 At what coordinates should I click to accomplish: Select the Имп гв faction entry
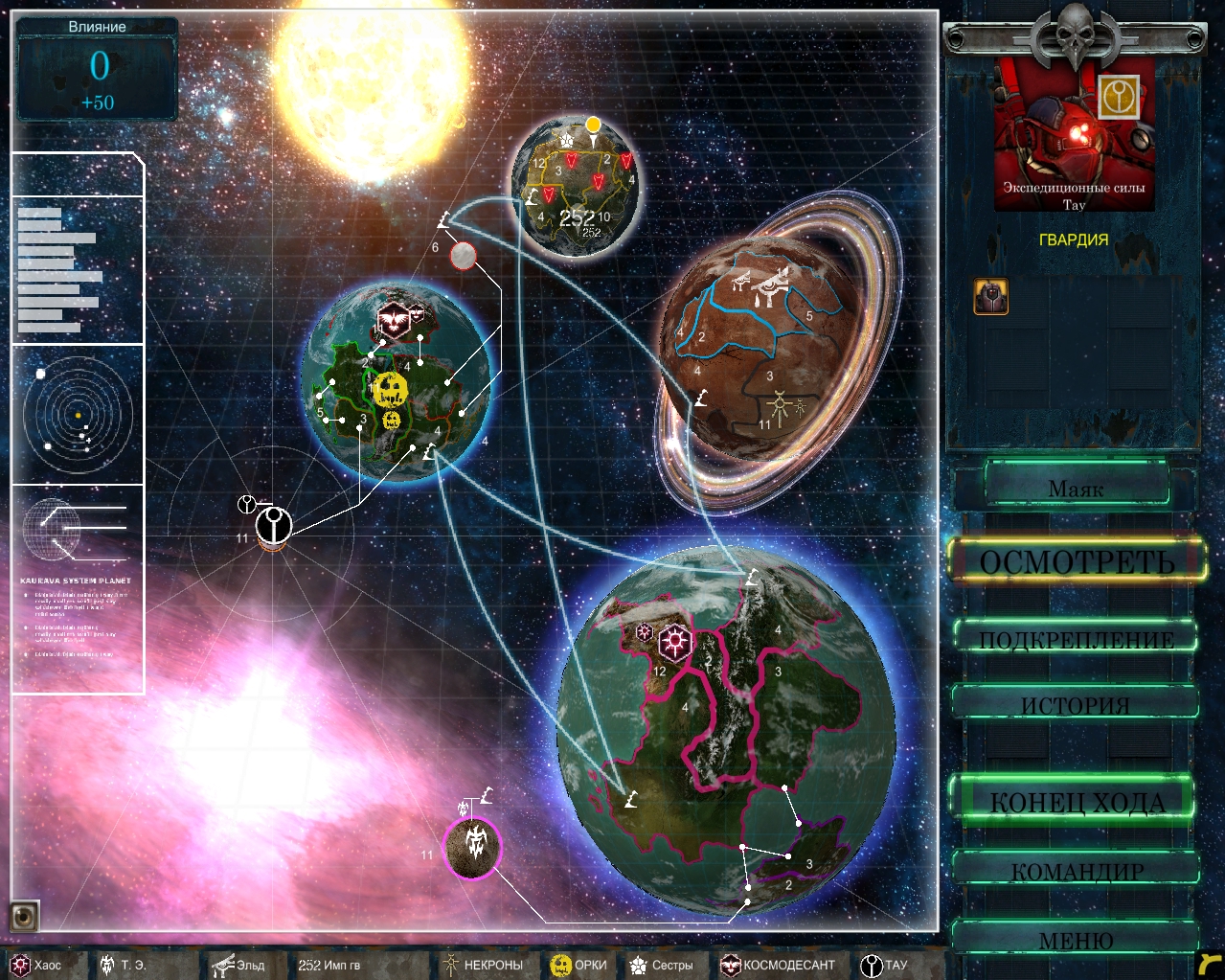click(329, 965)
